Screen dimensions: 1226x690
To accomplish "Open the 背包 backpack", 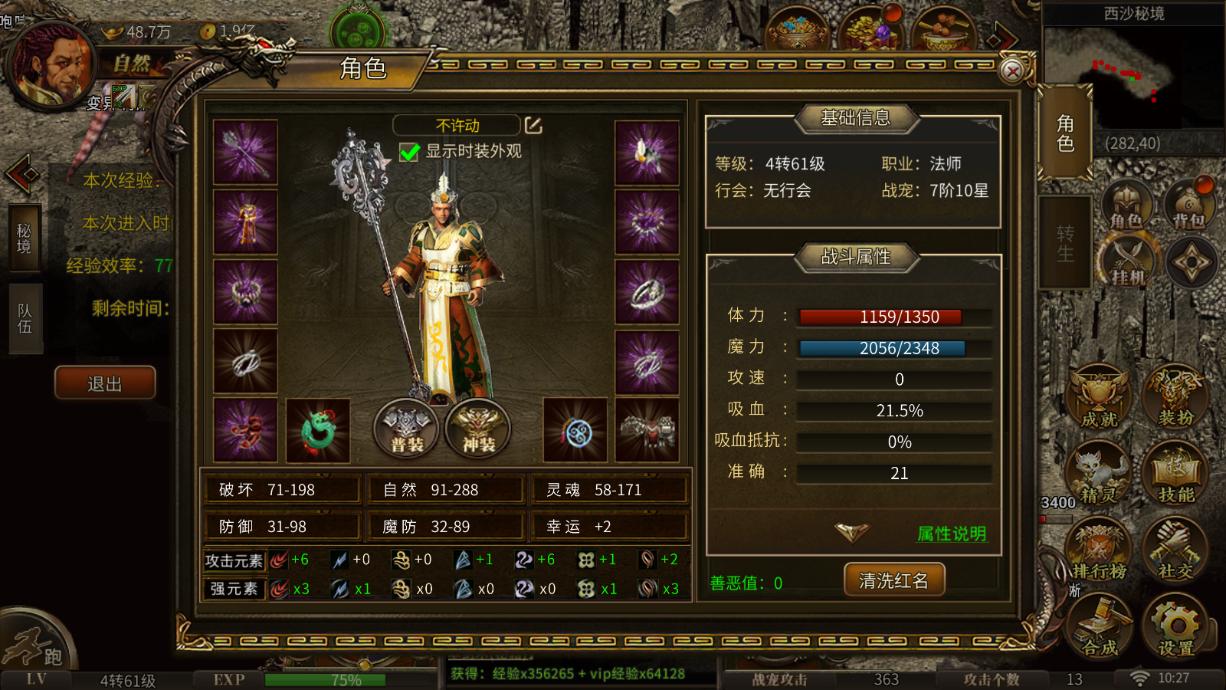I will (1189, 206).
